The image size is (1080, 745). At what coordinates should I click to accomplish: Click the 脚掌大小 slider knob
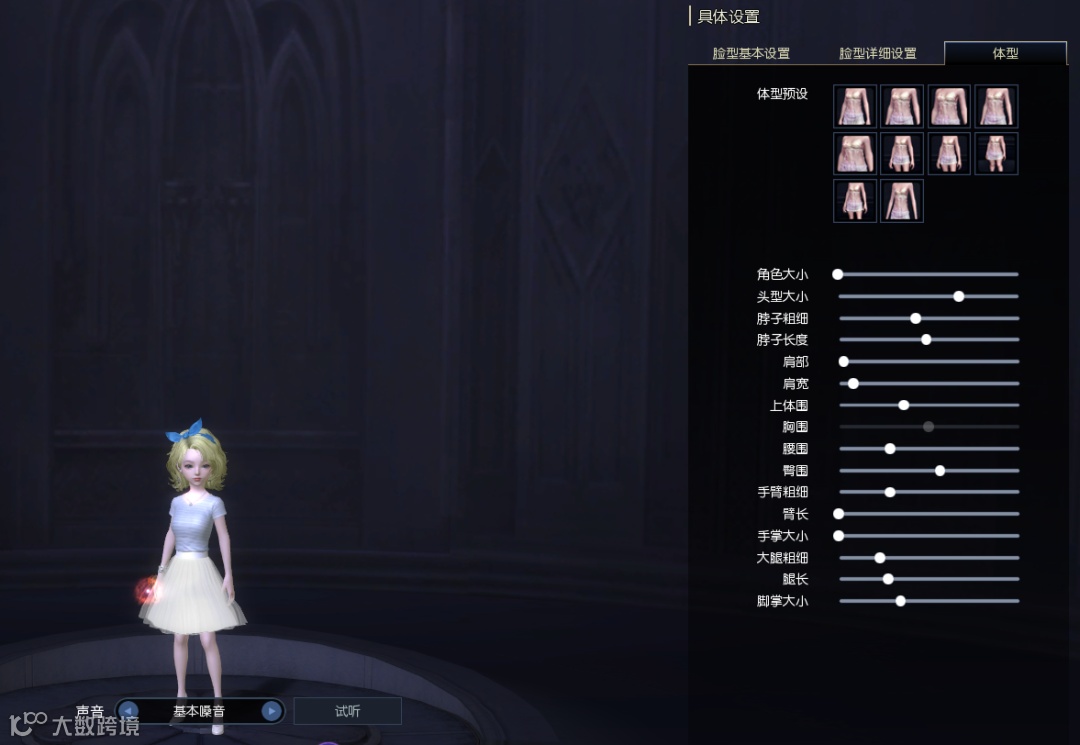point(900,601)
